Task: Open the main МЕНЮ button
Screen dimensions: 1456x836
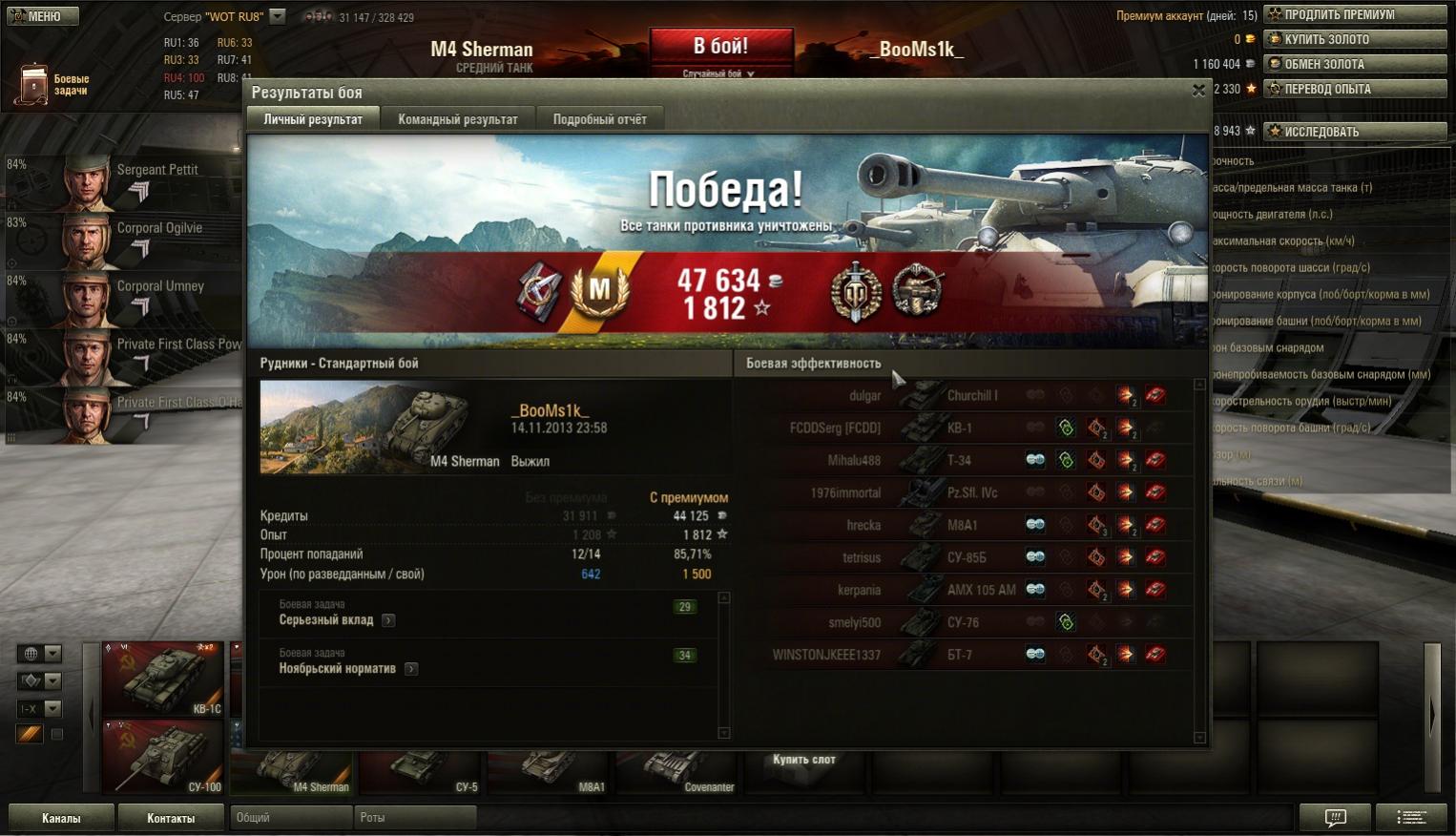Action: (x=43, y=16)
